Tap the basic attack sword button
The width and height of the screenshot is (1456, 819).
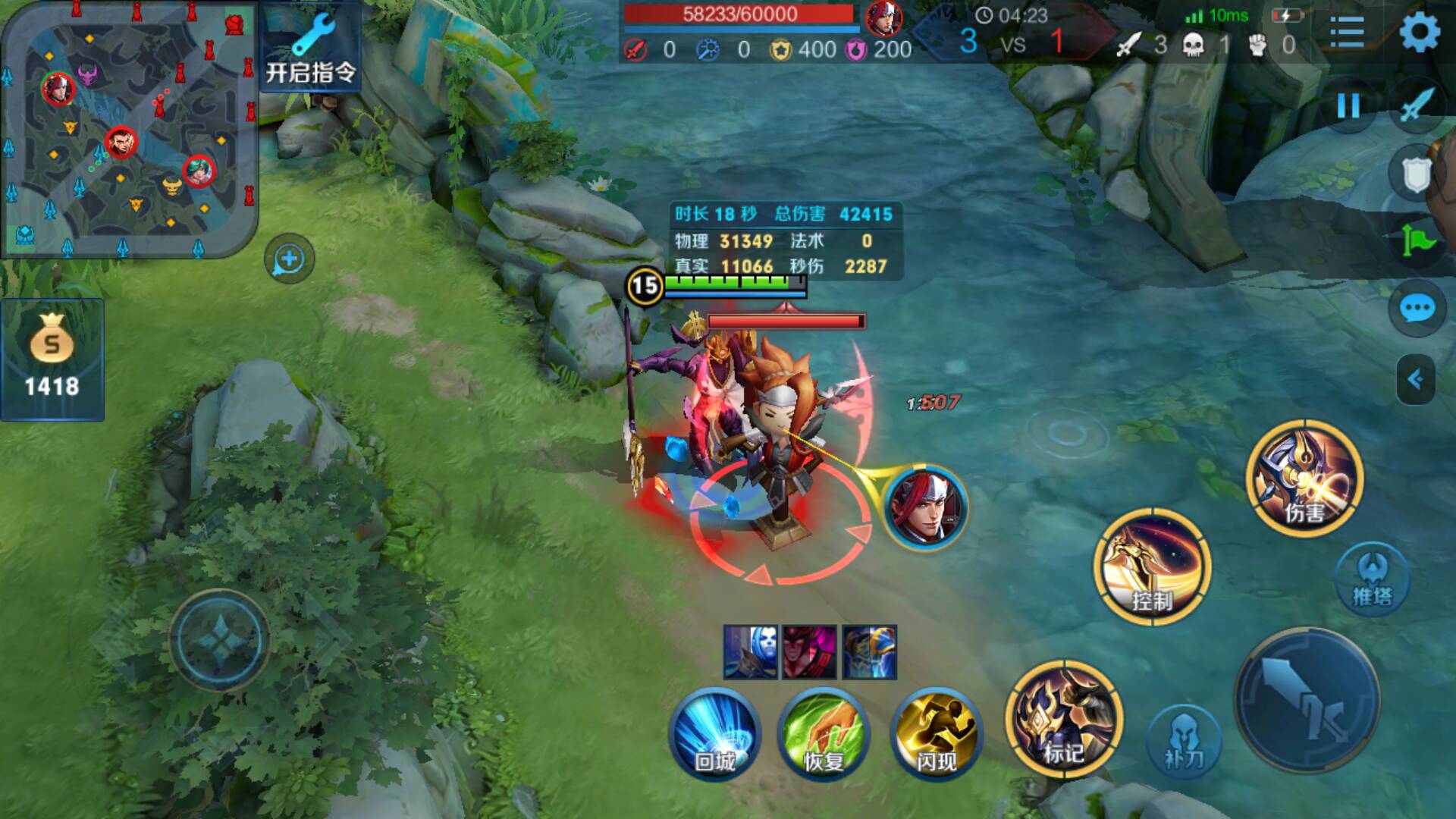1307,699
